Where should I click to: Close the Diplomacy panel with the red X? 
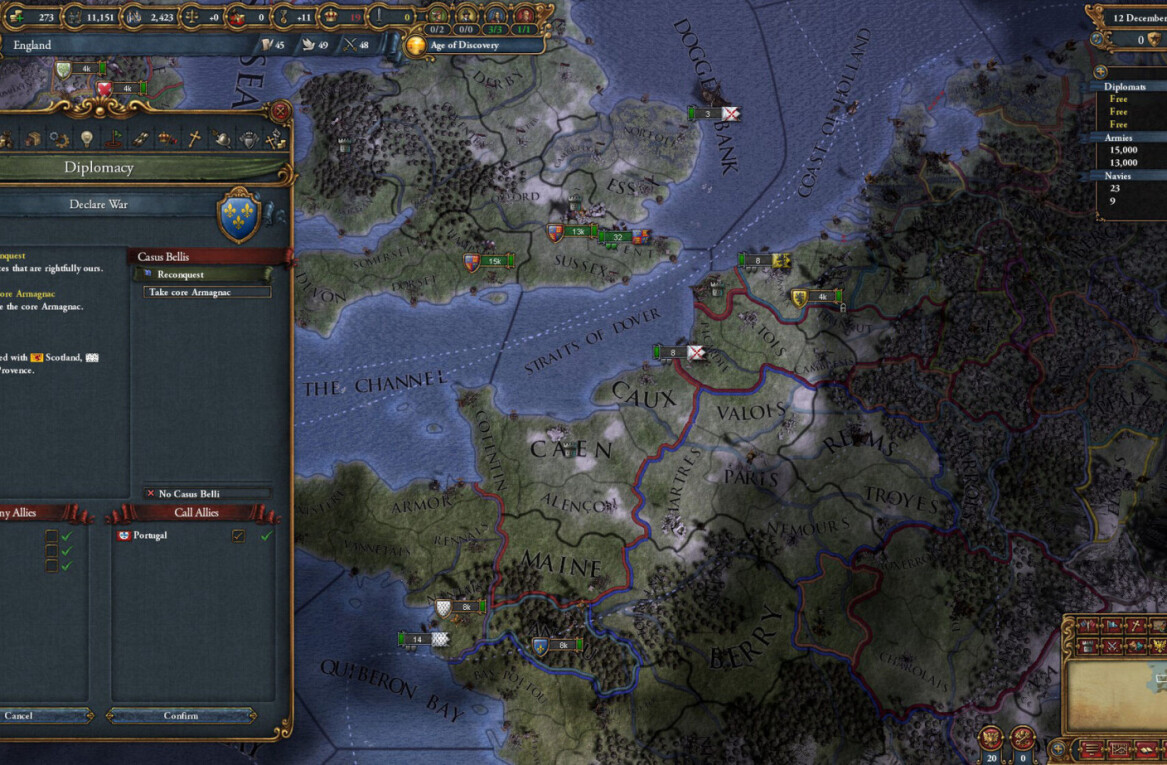coord(281,110)
